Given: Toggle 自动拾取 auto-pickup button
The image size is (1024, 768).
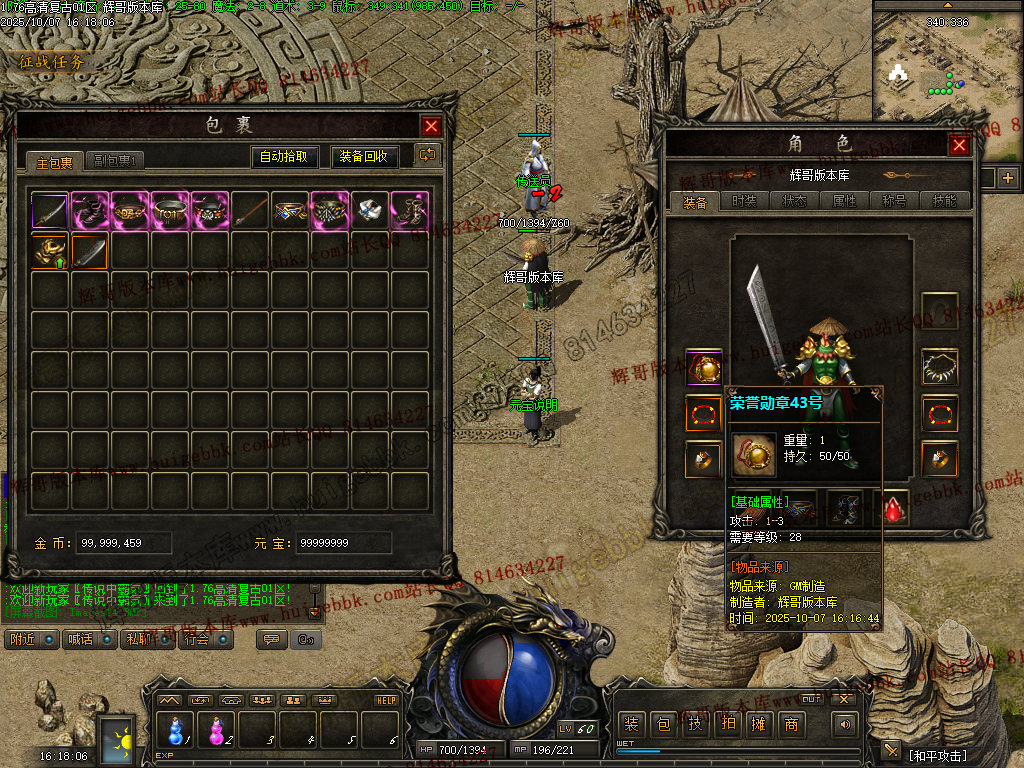Looking at the screenshot, I should (x=285, y=157).
